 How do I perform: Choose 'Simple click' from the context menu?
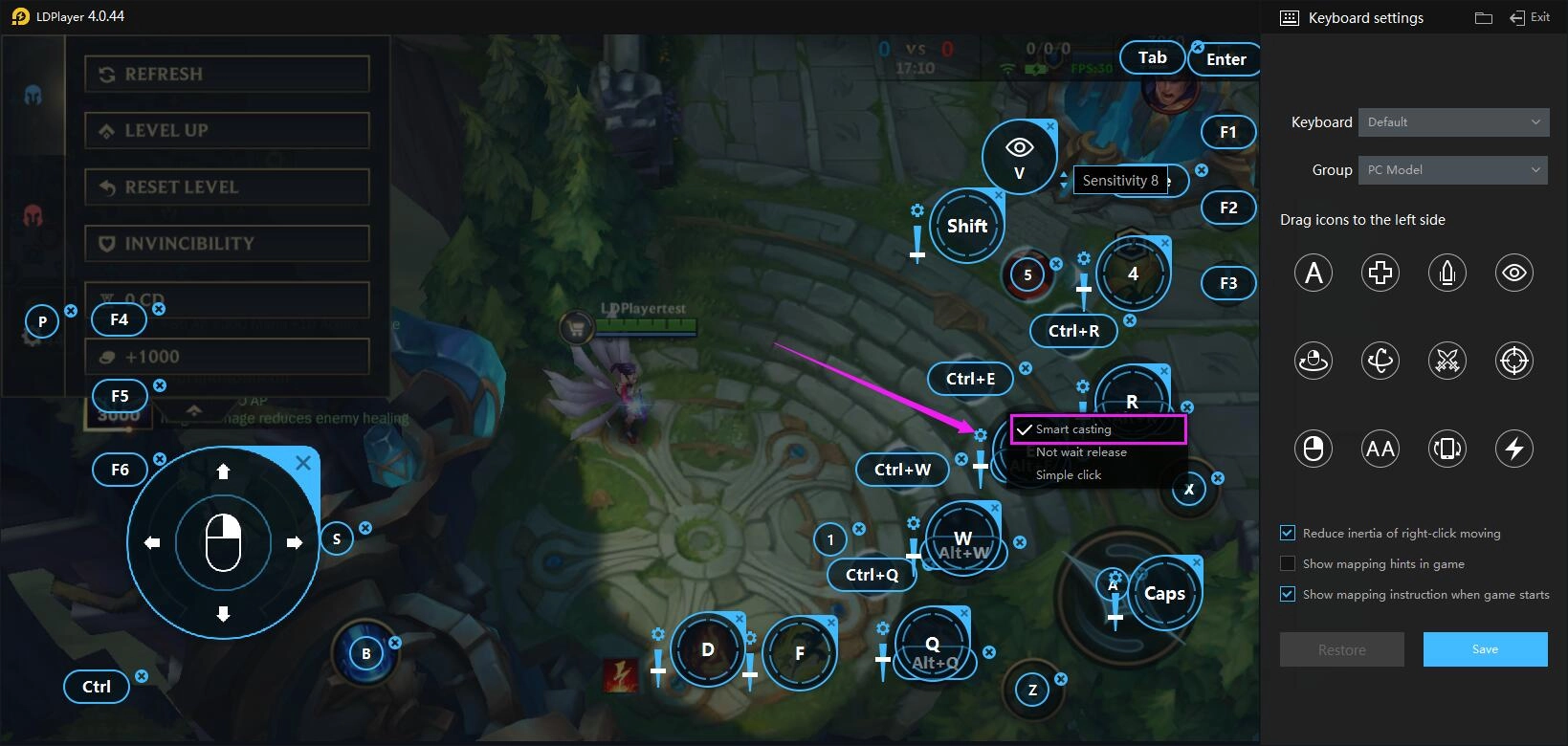(x=1067, y=474)
